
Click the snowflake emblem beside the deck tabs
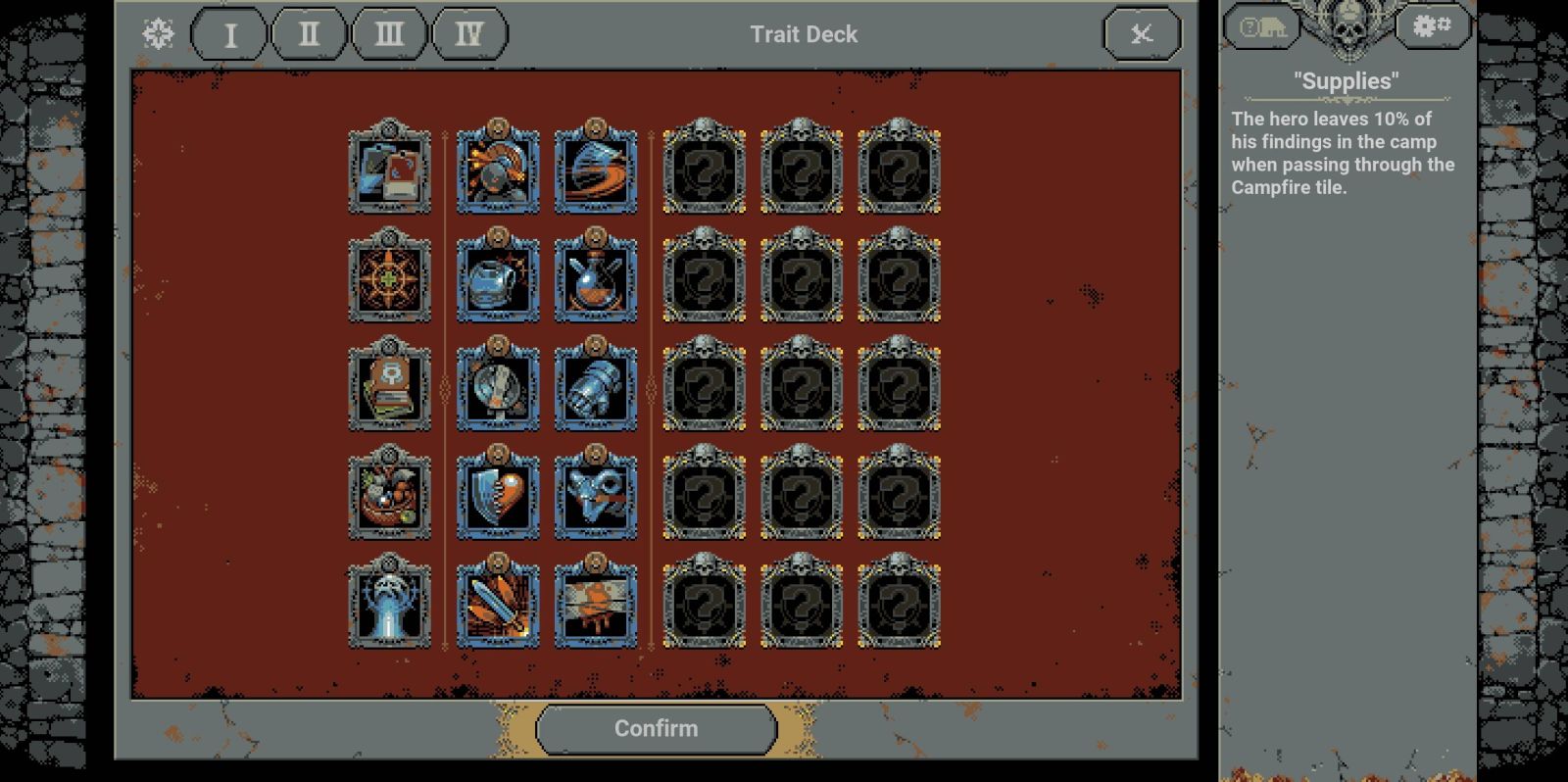[x=158, y=34]
